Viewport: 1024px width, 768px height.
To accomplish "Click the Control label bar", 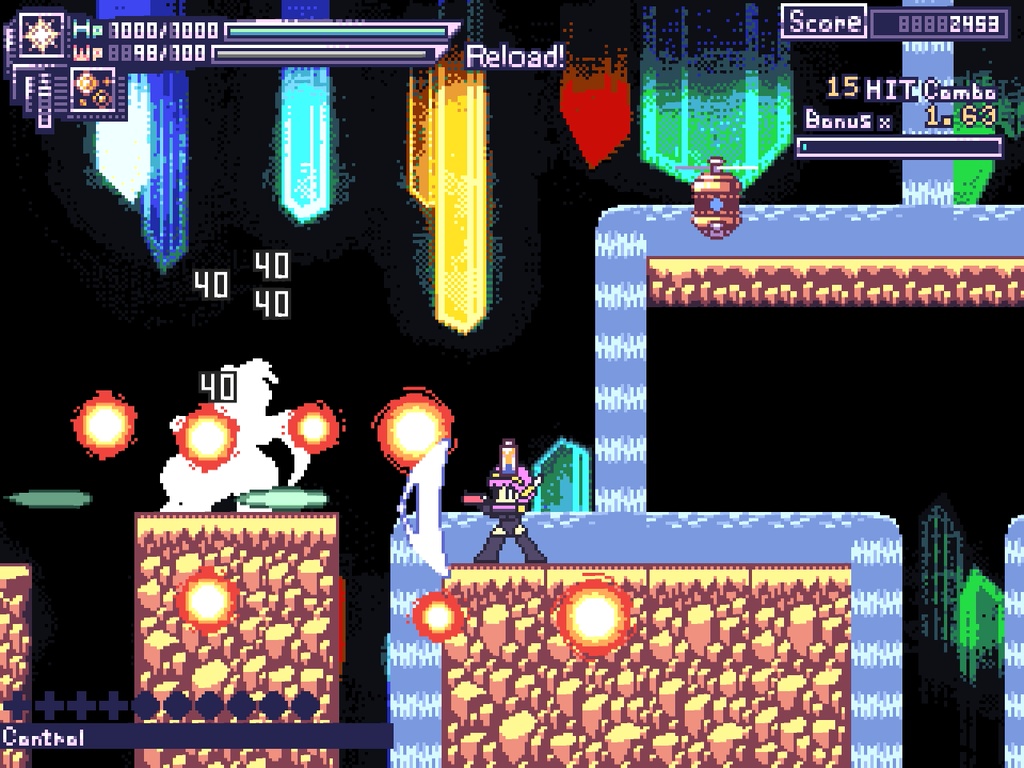I will (195, 738).
